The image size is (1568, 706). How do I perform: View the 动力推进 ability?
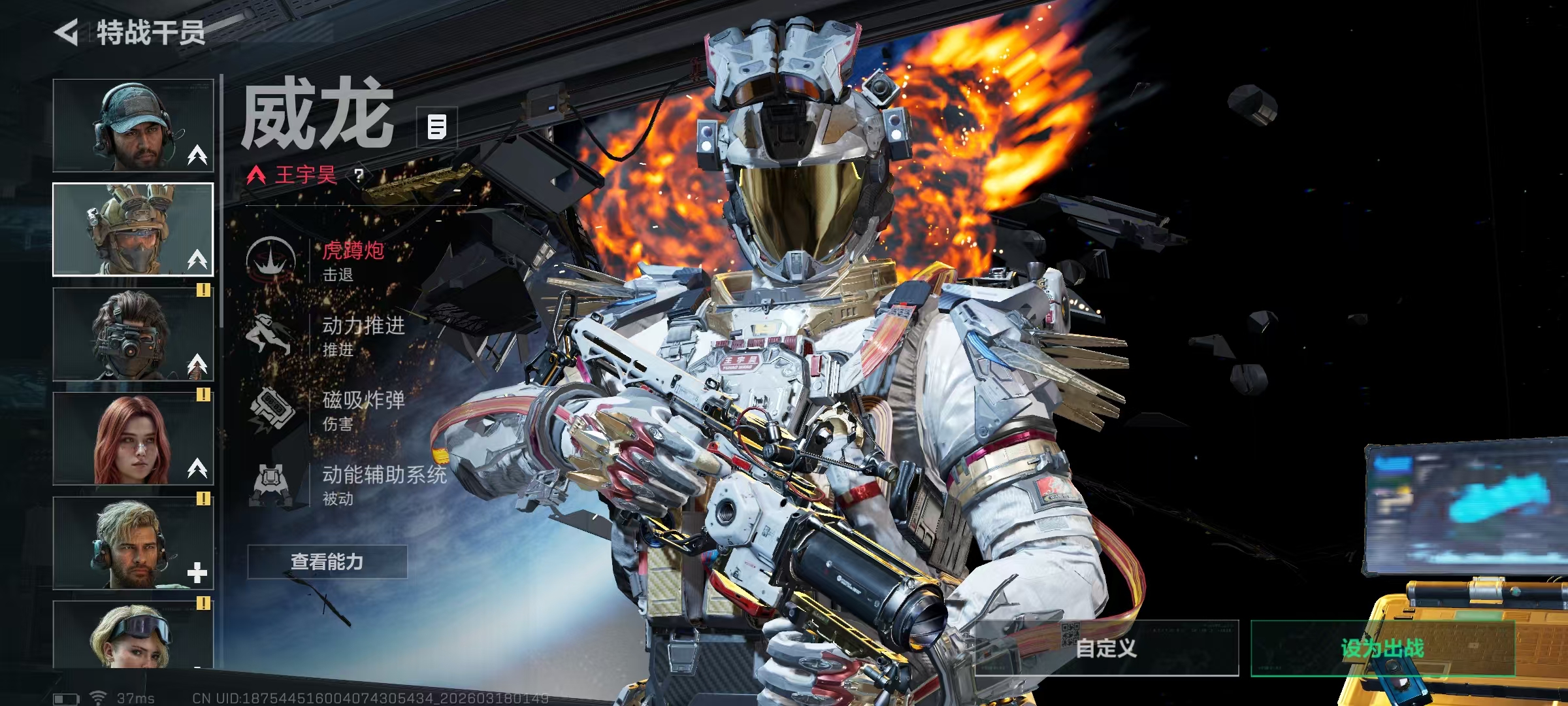coord(363,335)
